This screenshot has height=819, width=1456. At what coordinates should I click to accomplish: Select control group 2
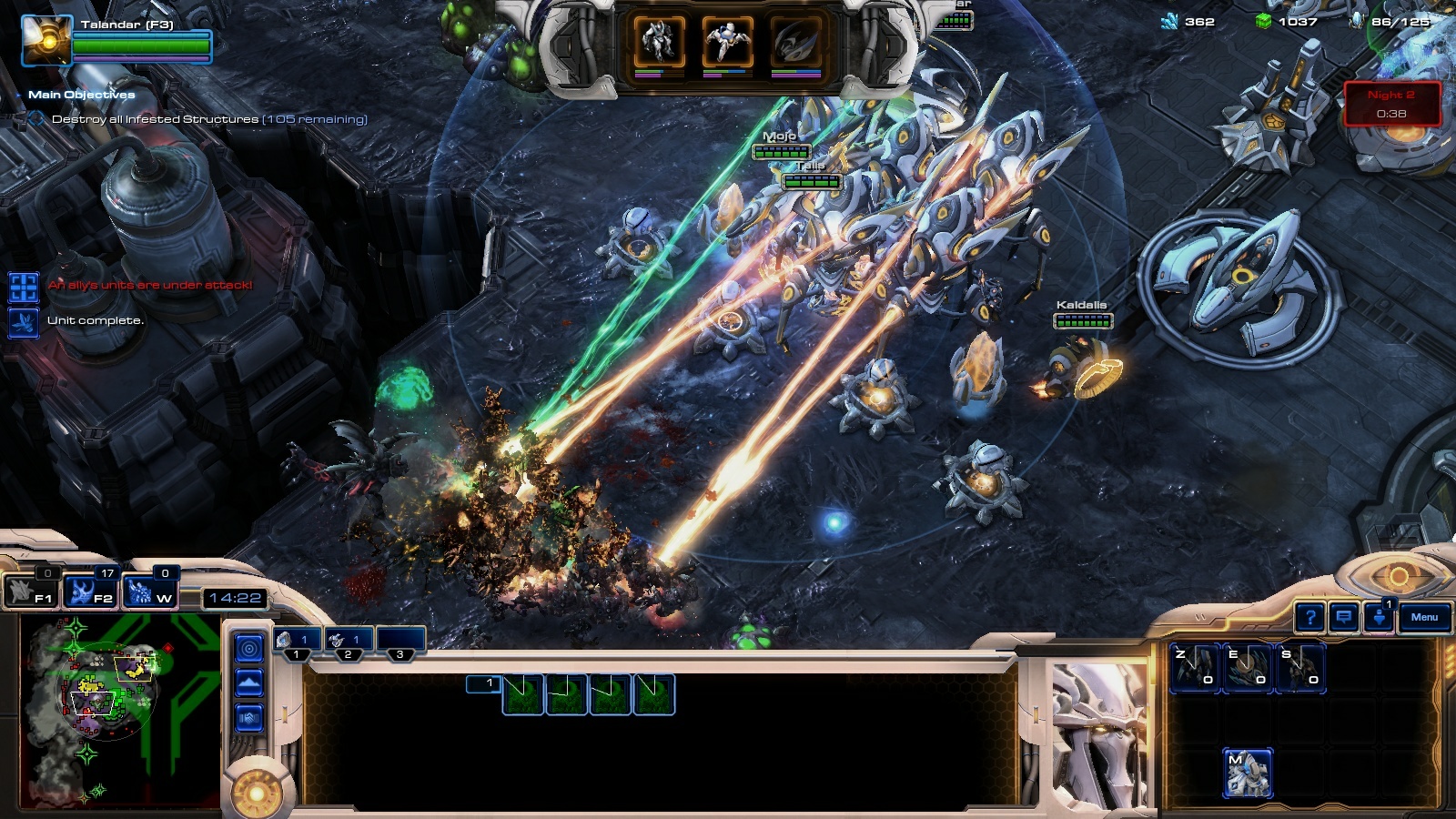coord(349,641)
